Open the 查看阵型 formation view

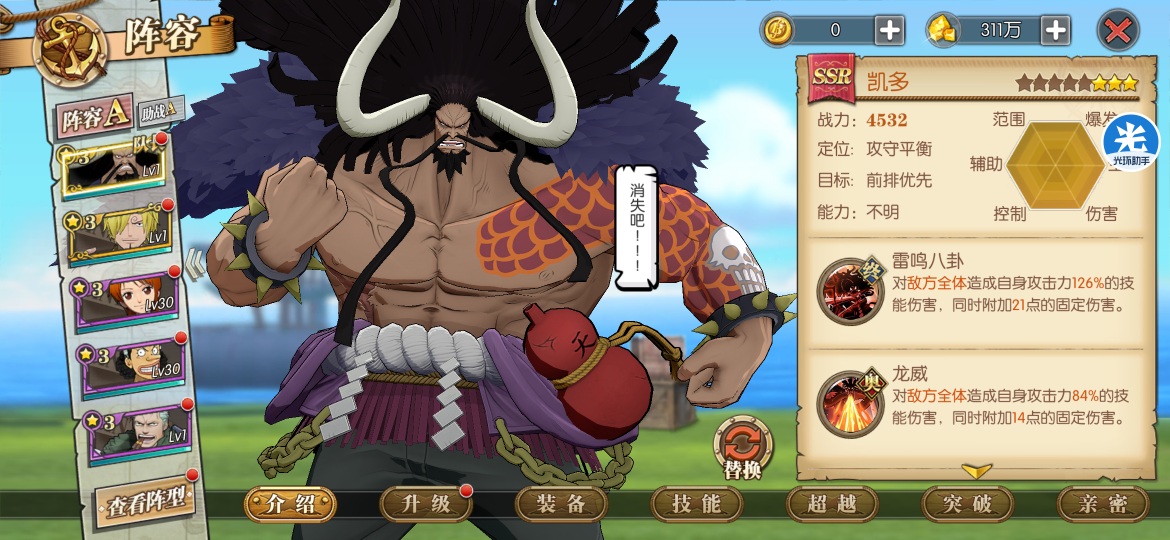point(146,500)
